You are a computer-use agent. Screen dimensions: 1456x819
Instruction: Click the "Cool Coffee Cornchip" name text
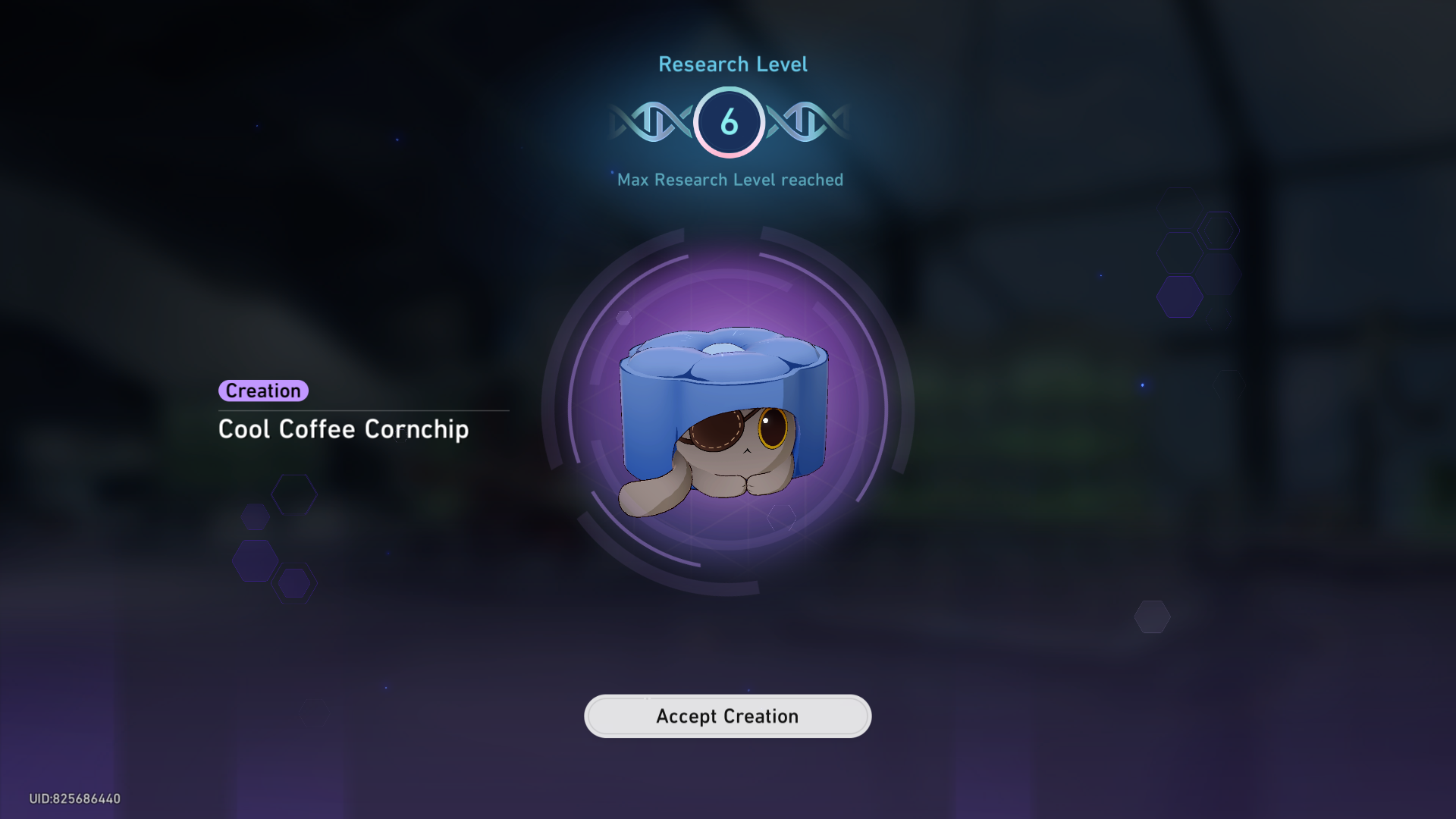pos(344,429)
